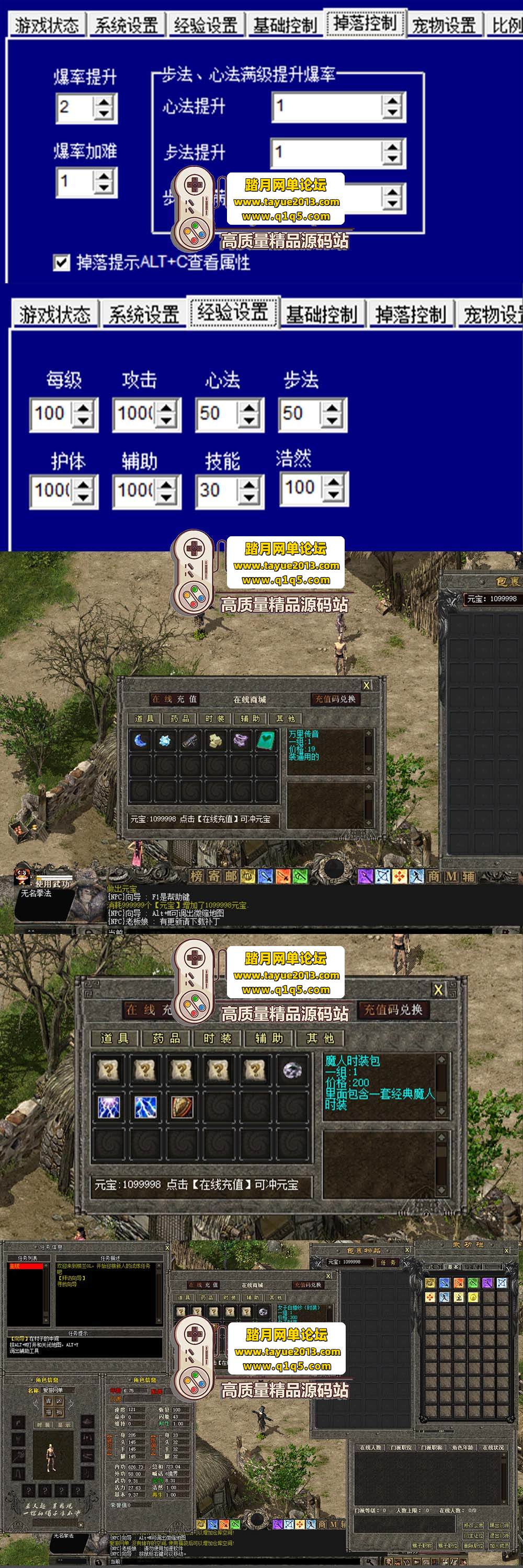
Task: Decrease the 爆率加难 value with down arrow
Action: (104, 188)
